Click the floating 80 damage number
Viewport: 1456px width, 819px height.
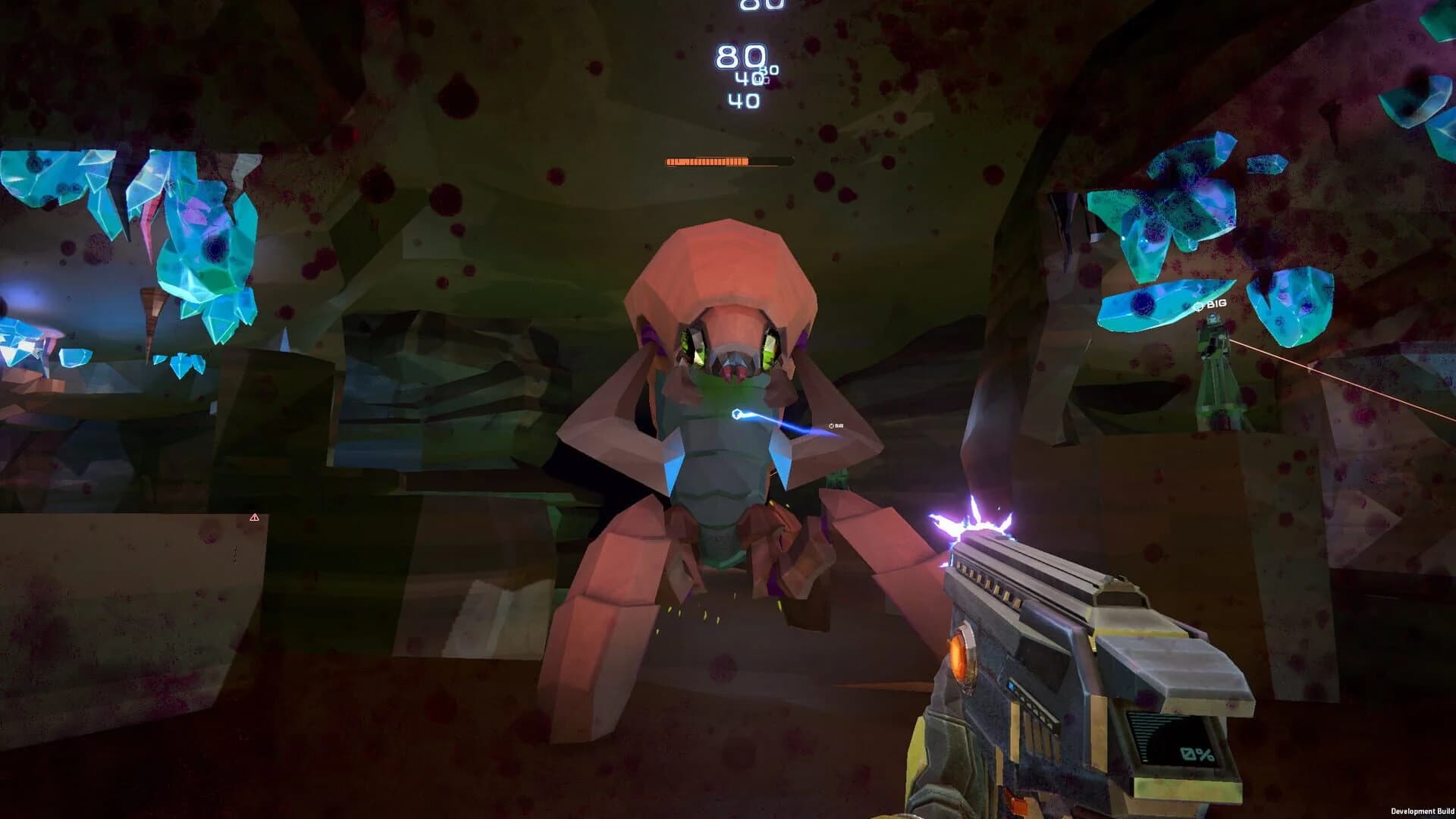pyautogui.click(x=741, y=55)
